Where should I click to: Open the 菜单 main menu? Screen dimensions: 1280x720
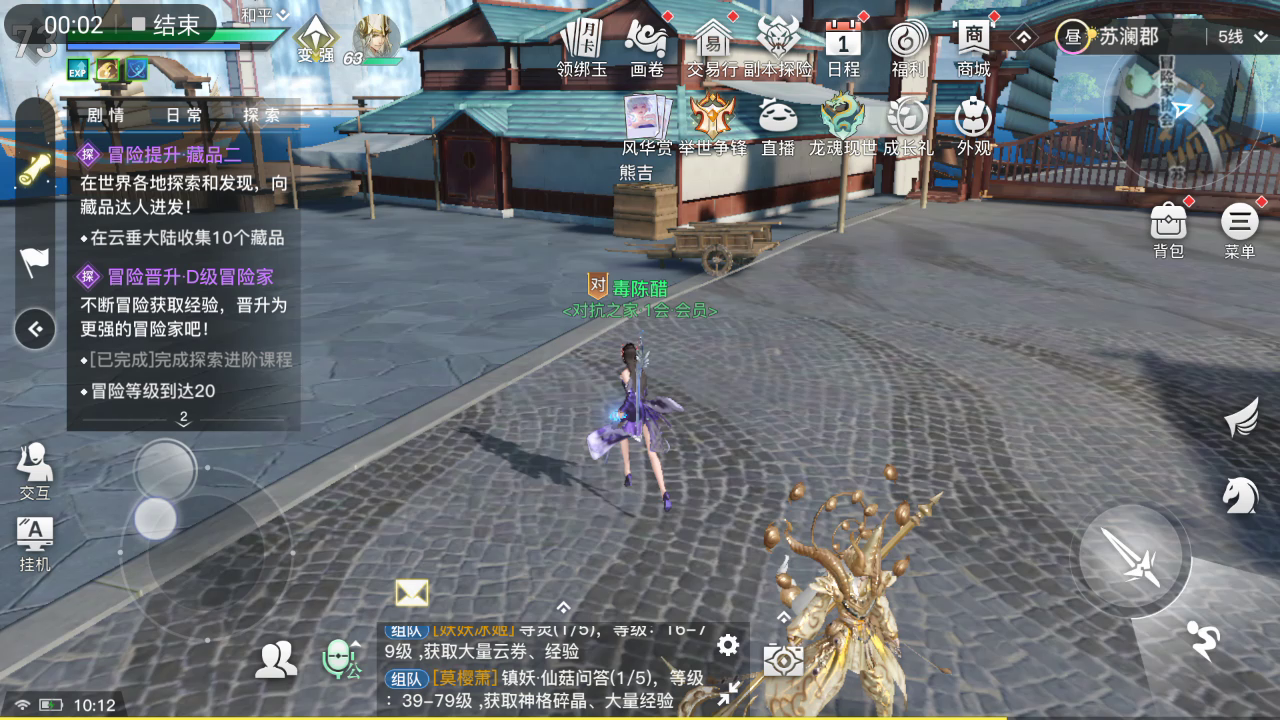[x=1239, y=222]
